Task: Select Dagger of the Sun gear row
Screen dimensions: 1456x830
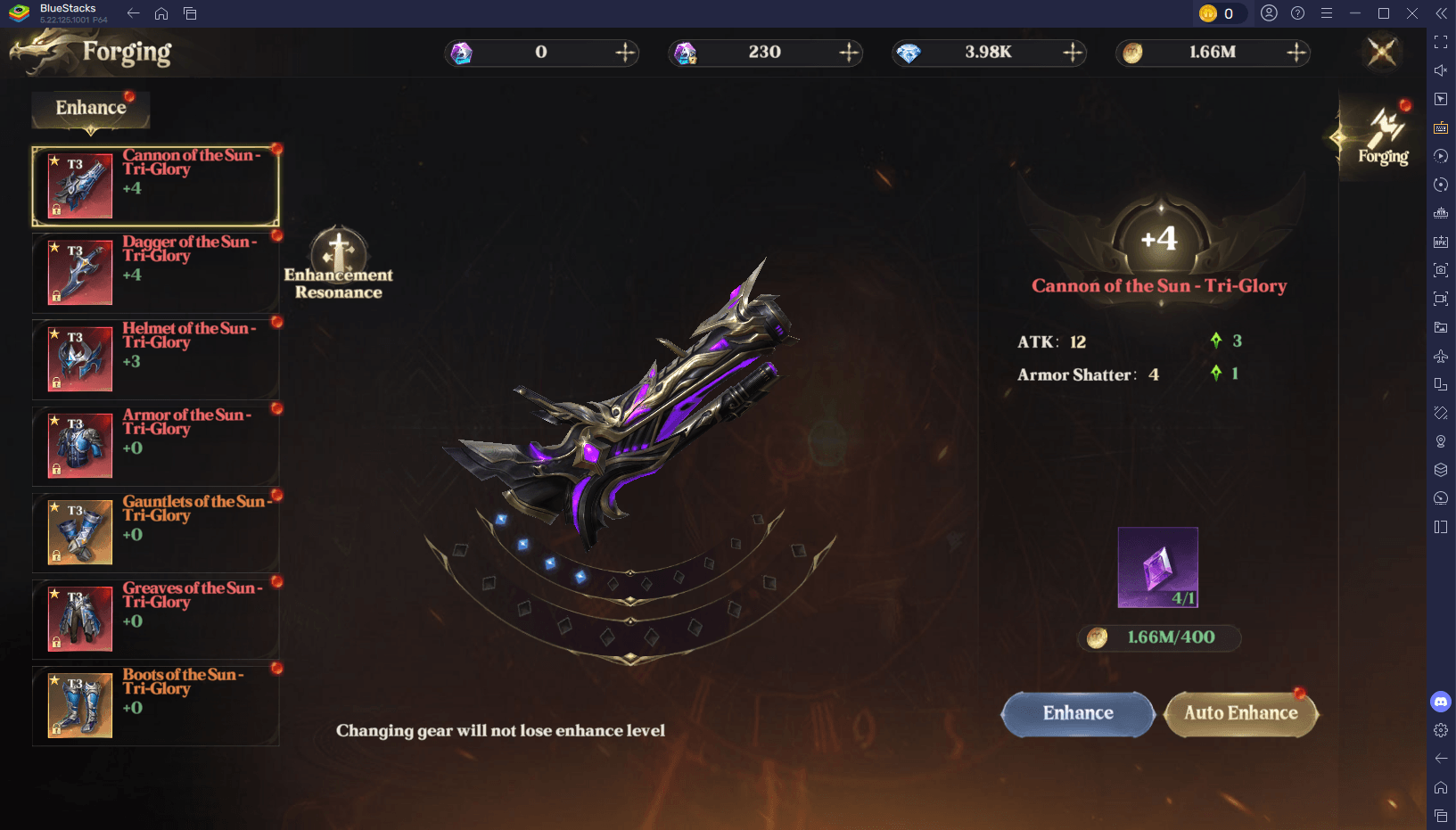Action: (x=156, y=273)
